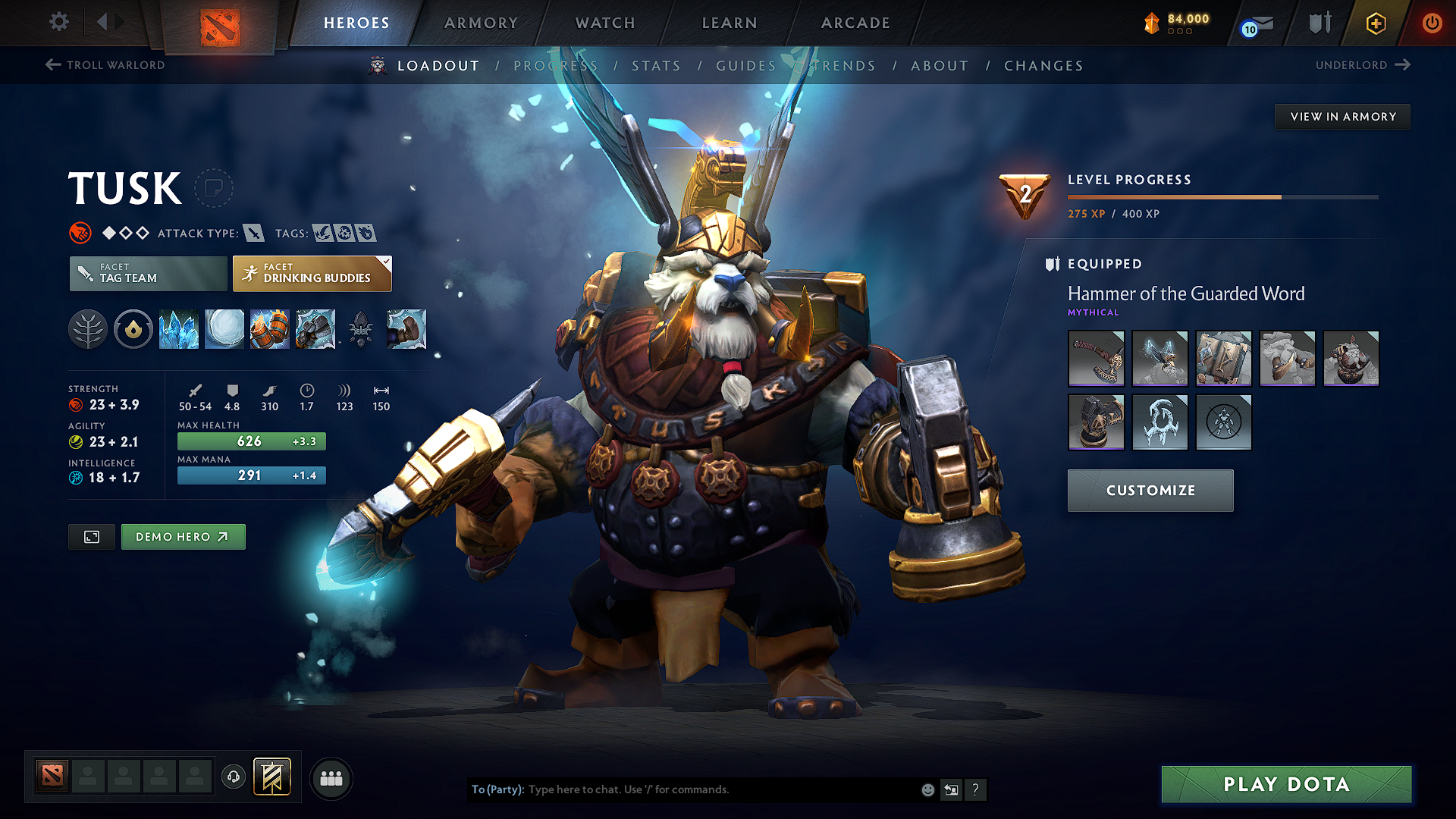The width and height of the screenshot is (1456, 819).
Task: Toggle the portrait preview next to Demo Hero
Action: pyautogui.click(x=91, y=536)
